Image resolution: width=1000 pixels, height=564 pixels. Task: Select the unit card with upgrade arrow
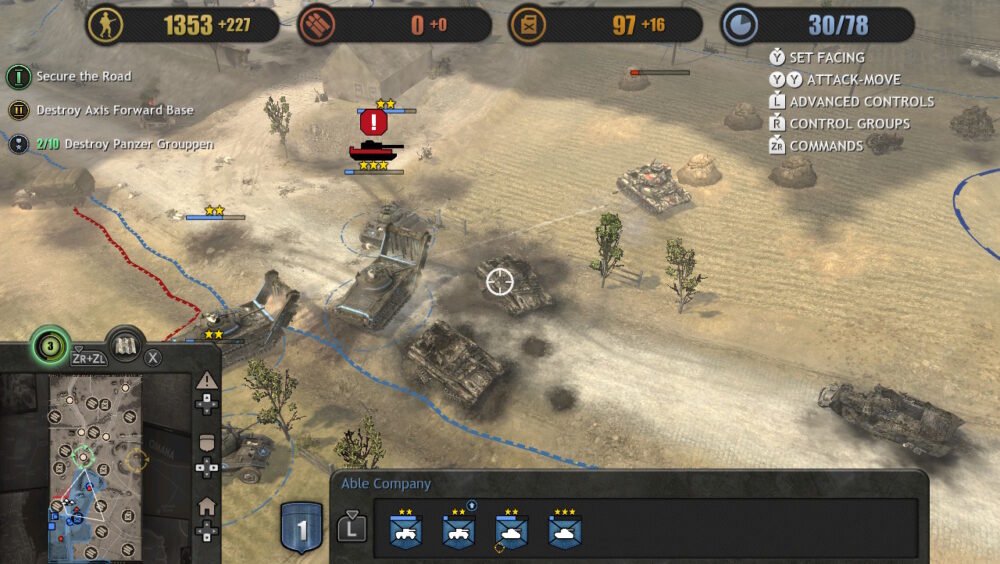(459, 532)
